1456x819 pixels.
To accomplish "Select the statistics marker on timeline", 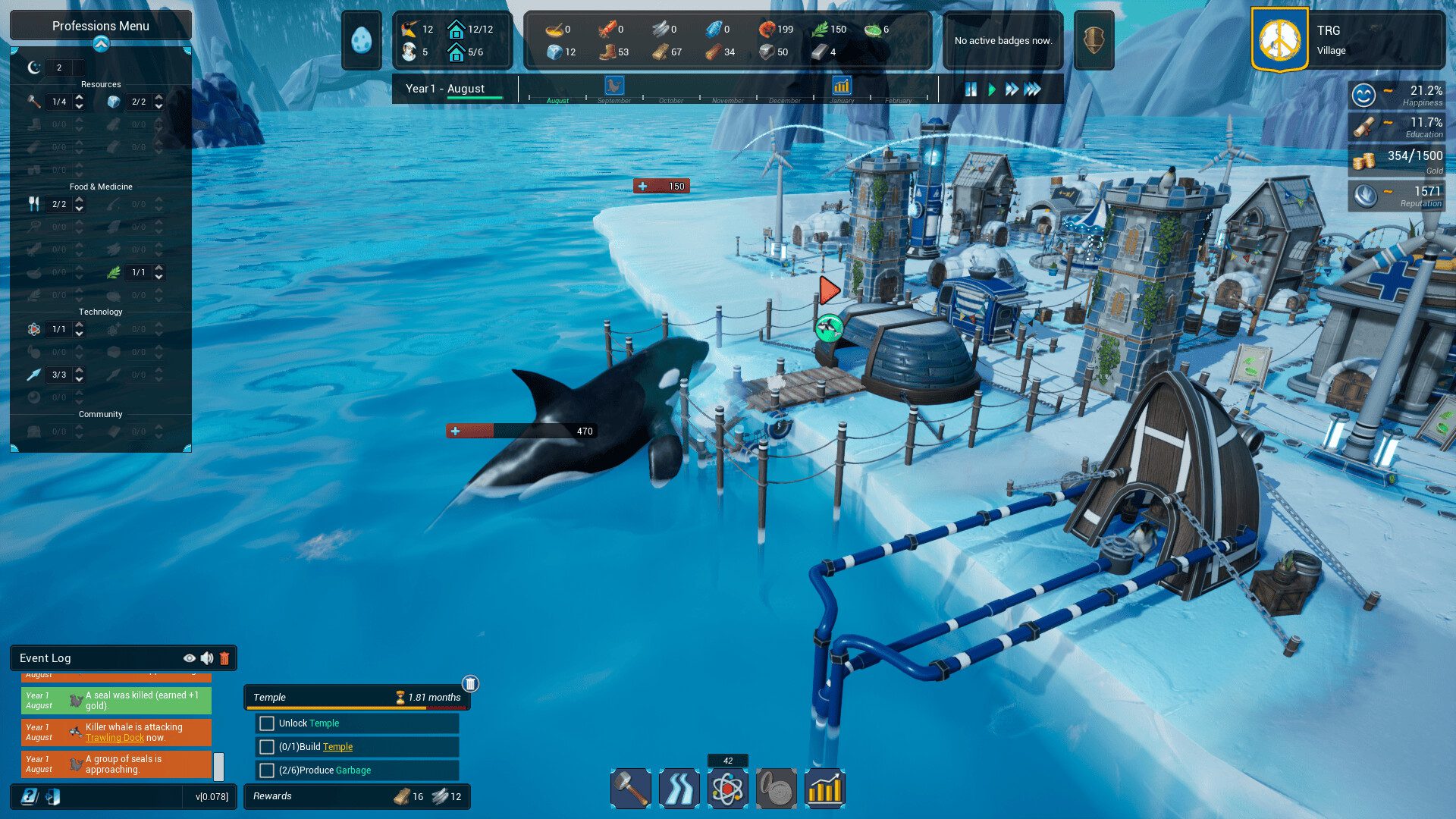I will (x=842, y=86).
